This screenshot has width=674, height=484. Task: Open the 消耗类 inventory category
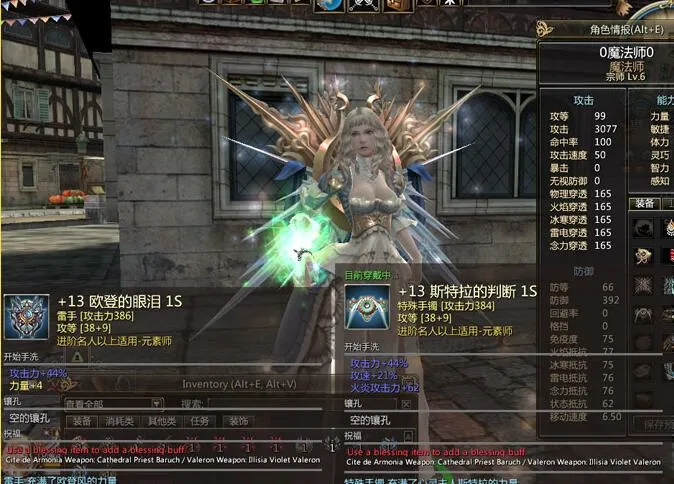coord(119,421)
